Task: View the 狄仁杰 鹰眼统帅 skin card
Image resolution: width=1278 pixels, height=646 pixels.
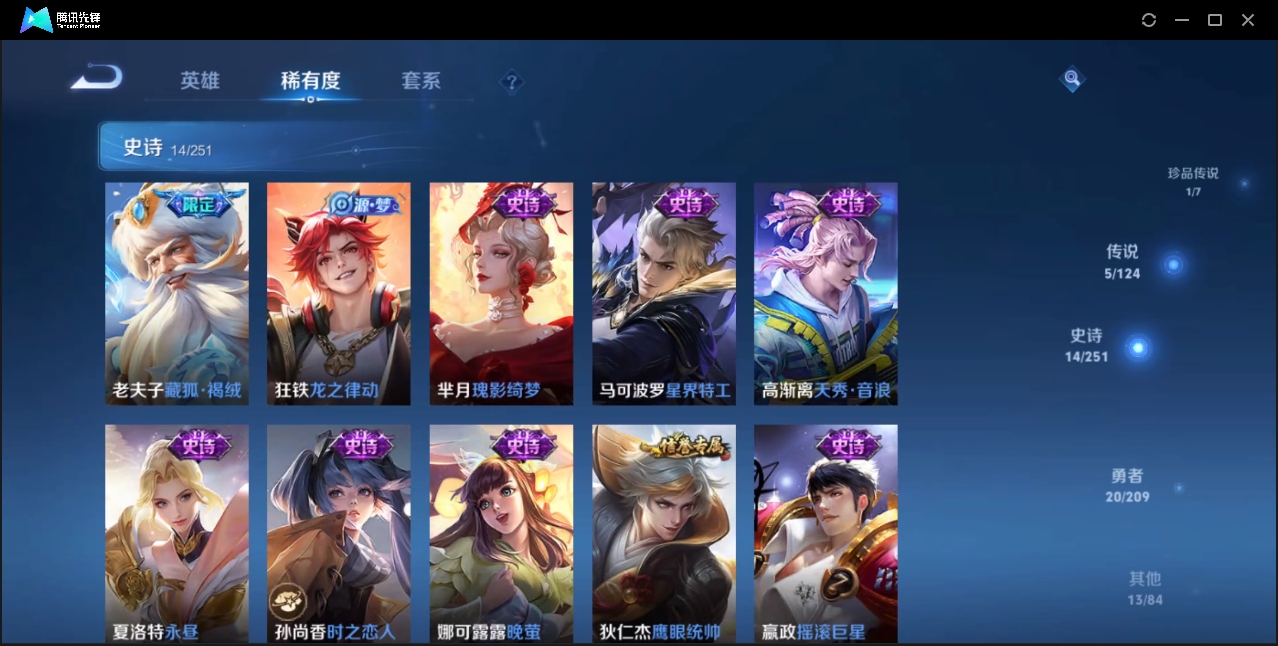Action: [663, 533]
